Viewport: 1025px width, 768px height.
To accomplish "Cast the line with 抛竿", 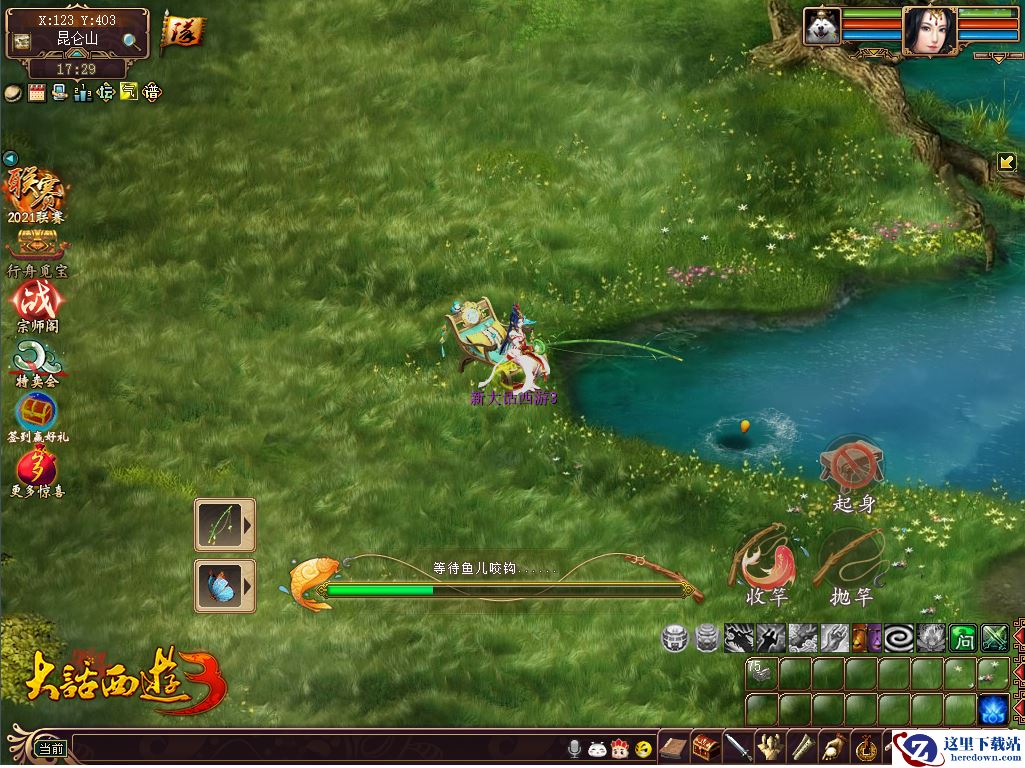I will click(851, 558).
